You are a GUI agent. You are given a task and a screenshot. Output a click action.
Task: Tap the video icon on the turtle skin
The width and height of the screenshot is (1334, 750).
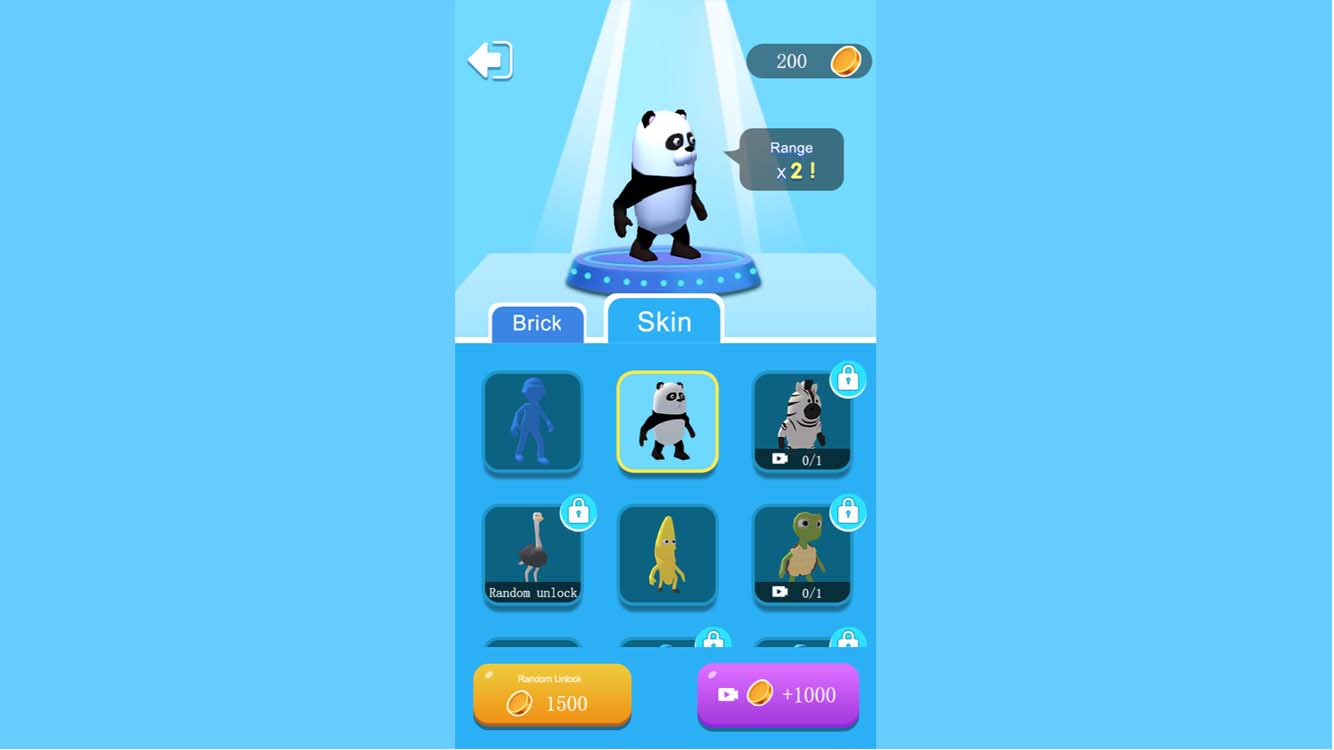tap(779, 593)
